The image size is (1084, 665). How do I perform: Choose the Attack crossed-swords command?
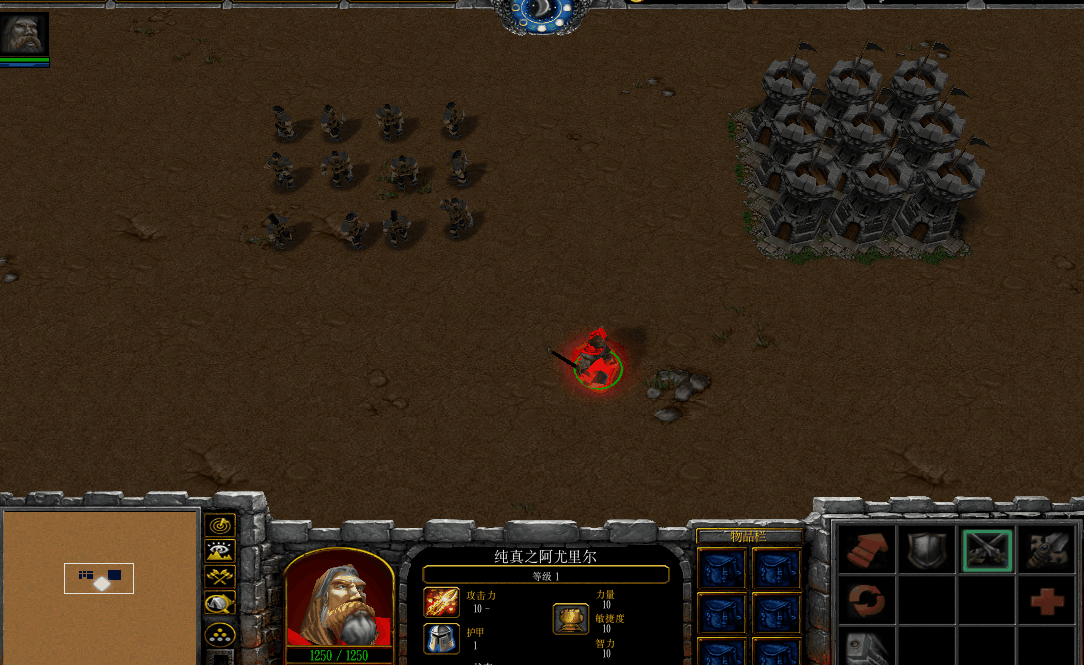point(987,549)
